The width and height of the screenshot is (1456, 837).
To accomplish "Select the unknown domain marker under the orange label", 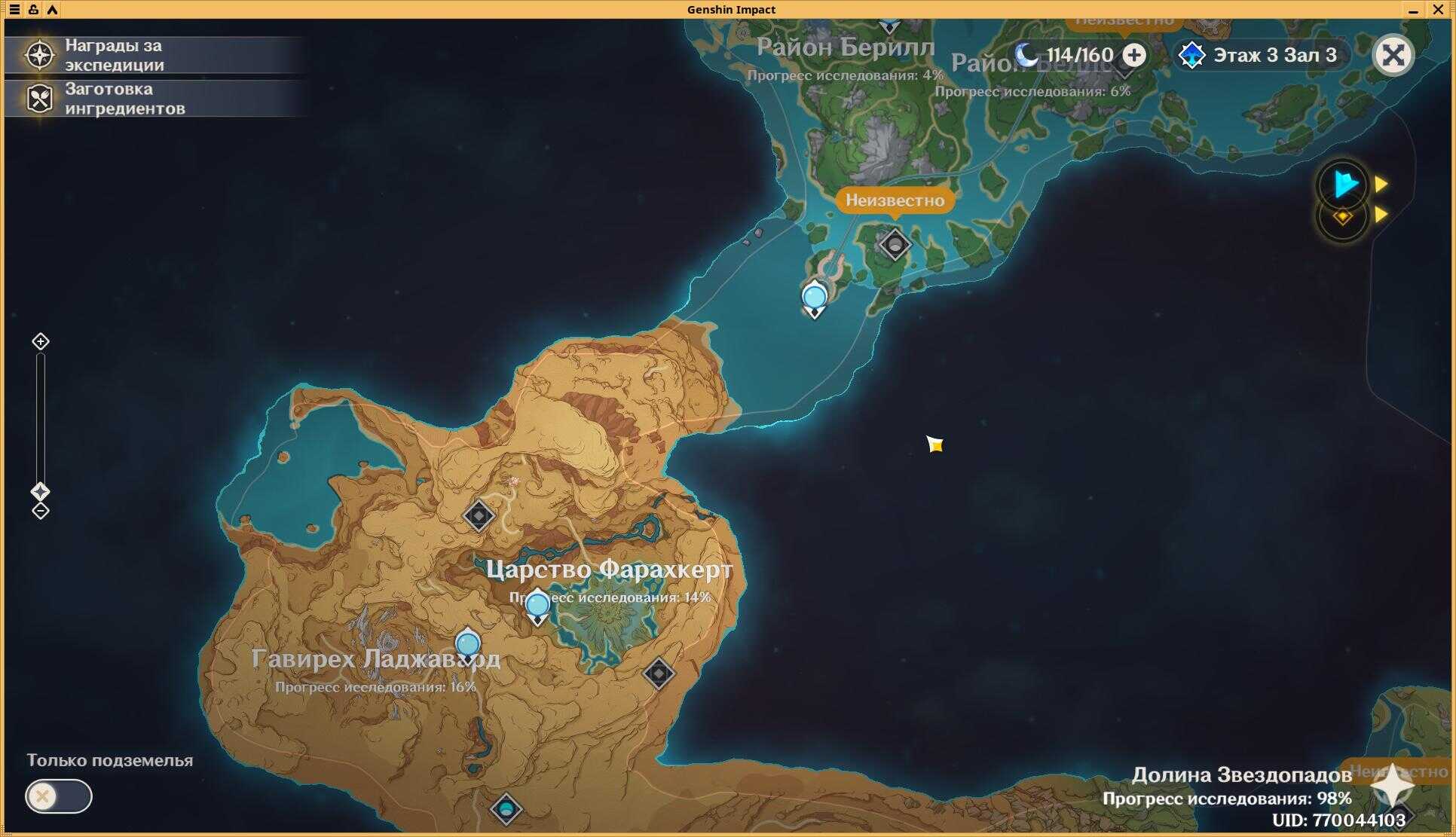I will (895, 246).
